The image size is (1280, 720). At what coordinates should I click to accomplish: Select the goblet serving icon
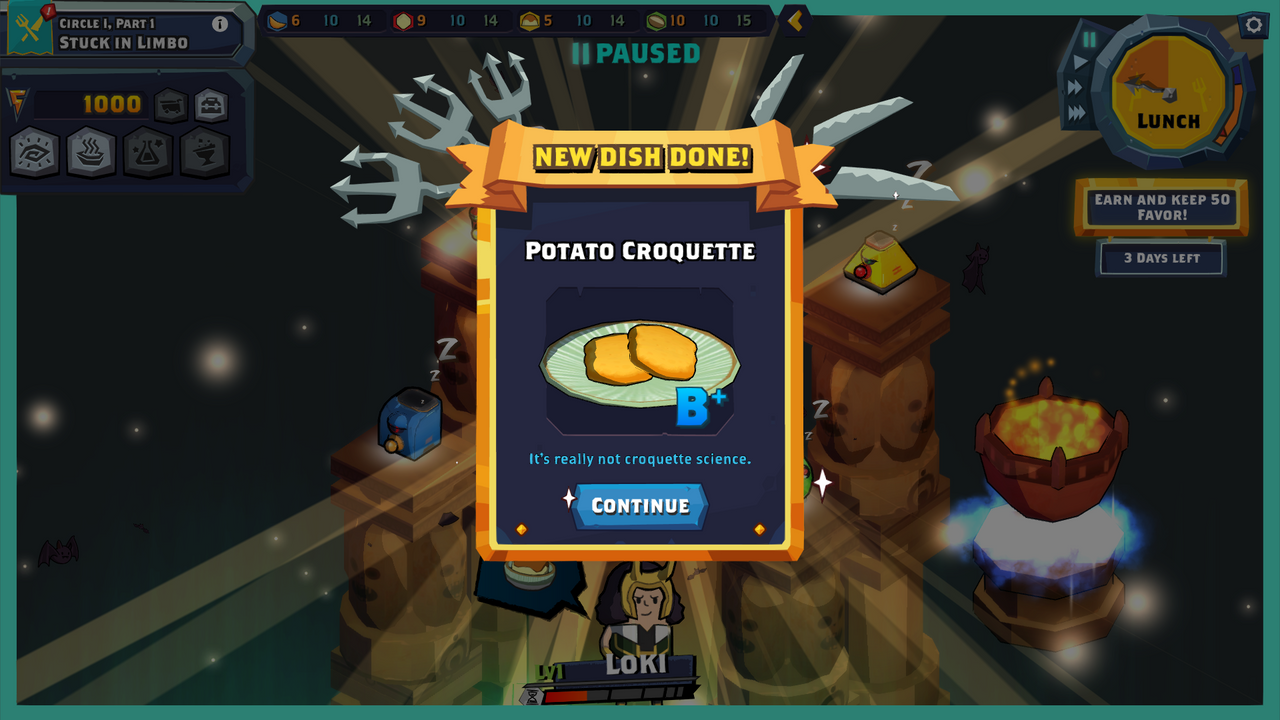coord(205,152)
